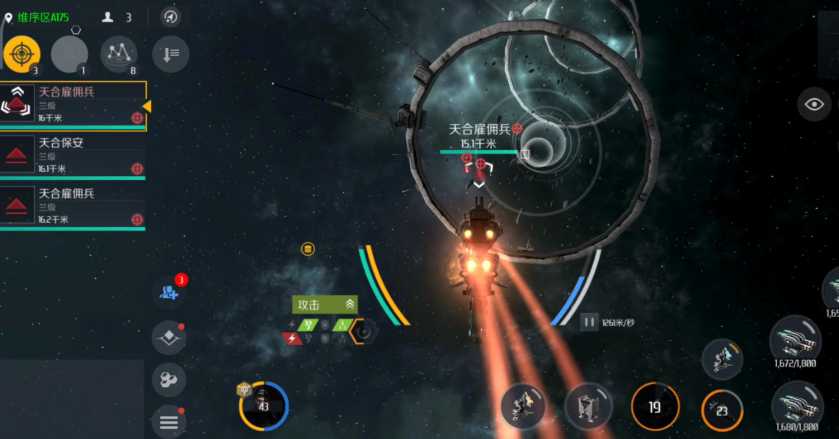Toggle the eye visibility icon
This screenshot has width=839, height=439.
coord(814,104)
